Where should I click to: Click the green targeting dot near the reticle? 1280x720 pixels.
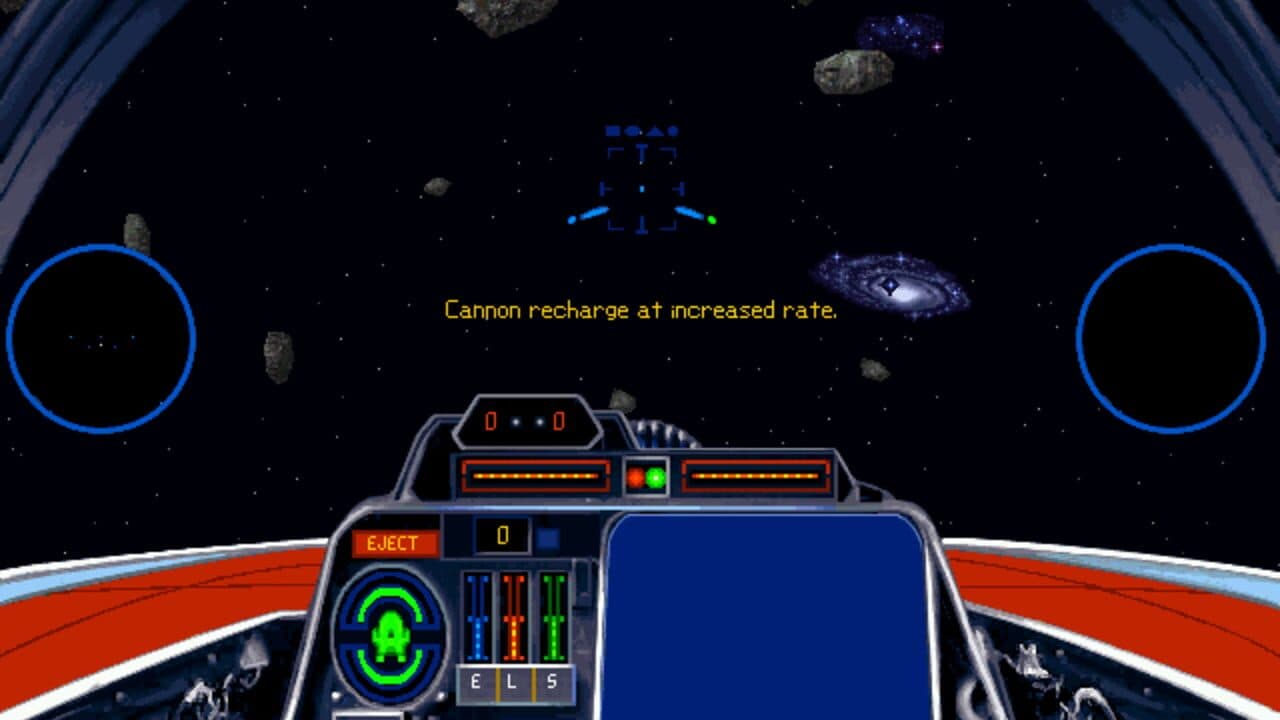712,219
